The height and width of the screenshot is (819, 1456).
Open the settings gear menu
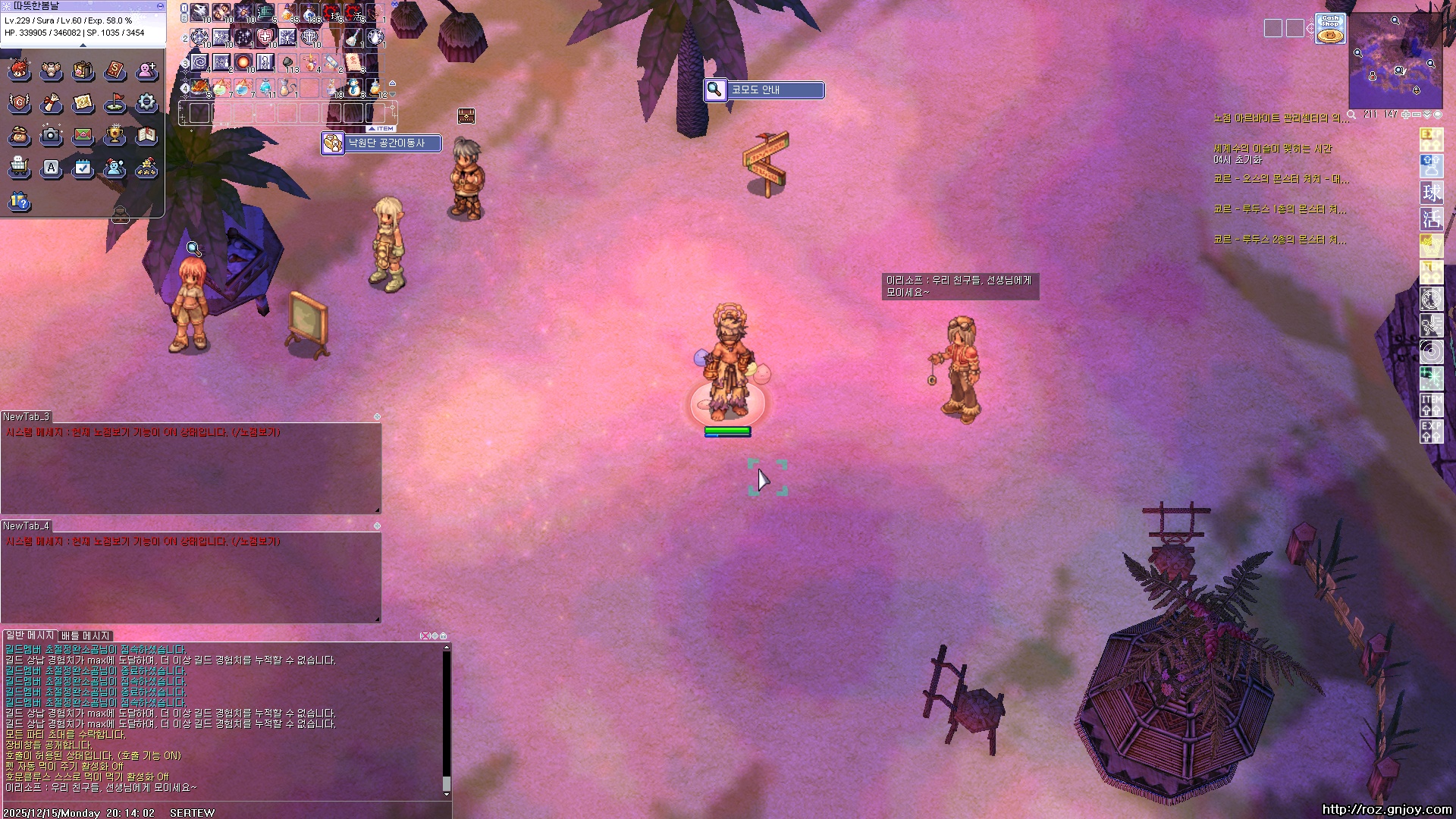pyautogui.click(x=146, y=102)
